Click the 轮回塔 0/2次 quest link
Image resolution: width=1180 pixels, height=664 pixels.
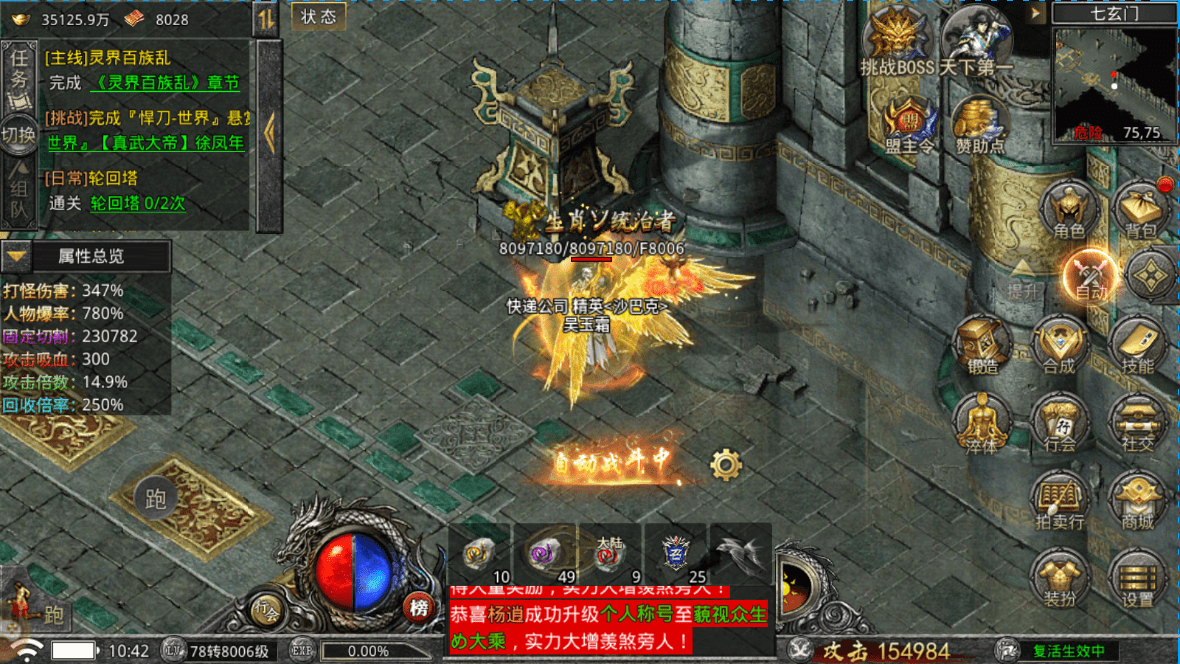tap(138, 203)
